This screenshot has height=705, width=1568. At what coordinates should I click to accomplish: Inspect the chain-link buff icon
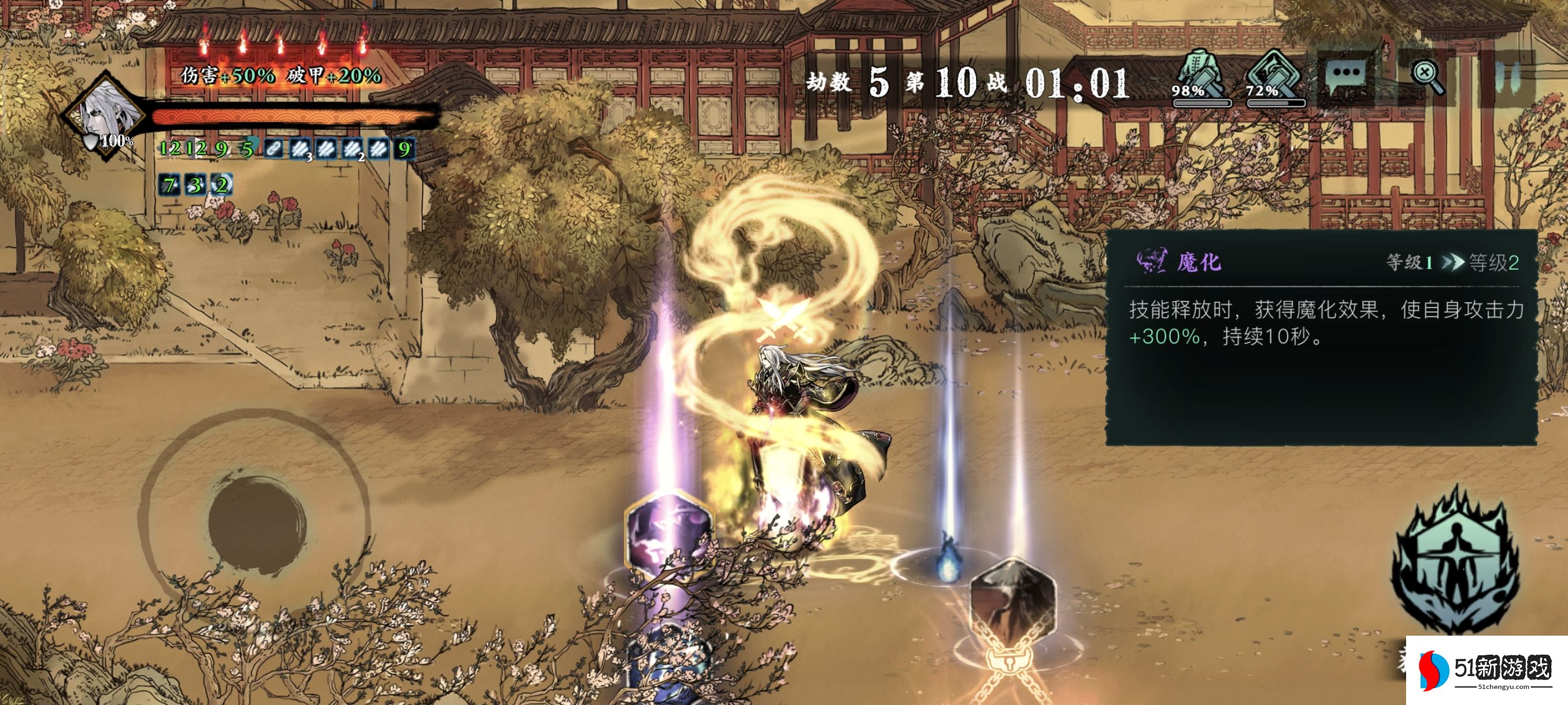pyautogui.click(x=273, y=149)
